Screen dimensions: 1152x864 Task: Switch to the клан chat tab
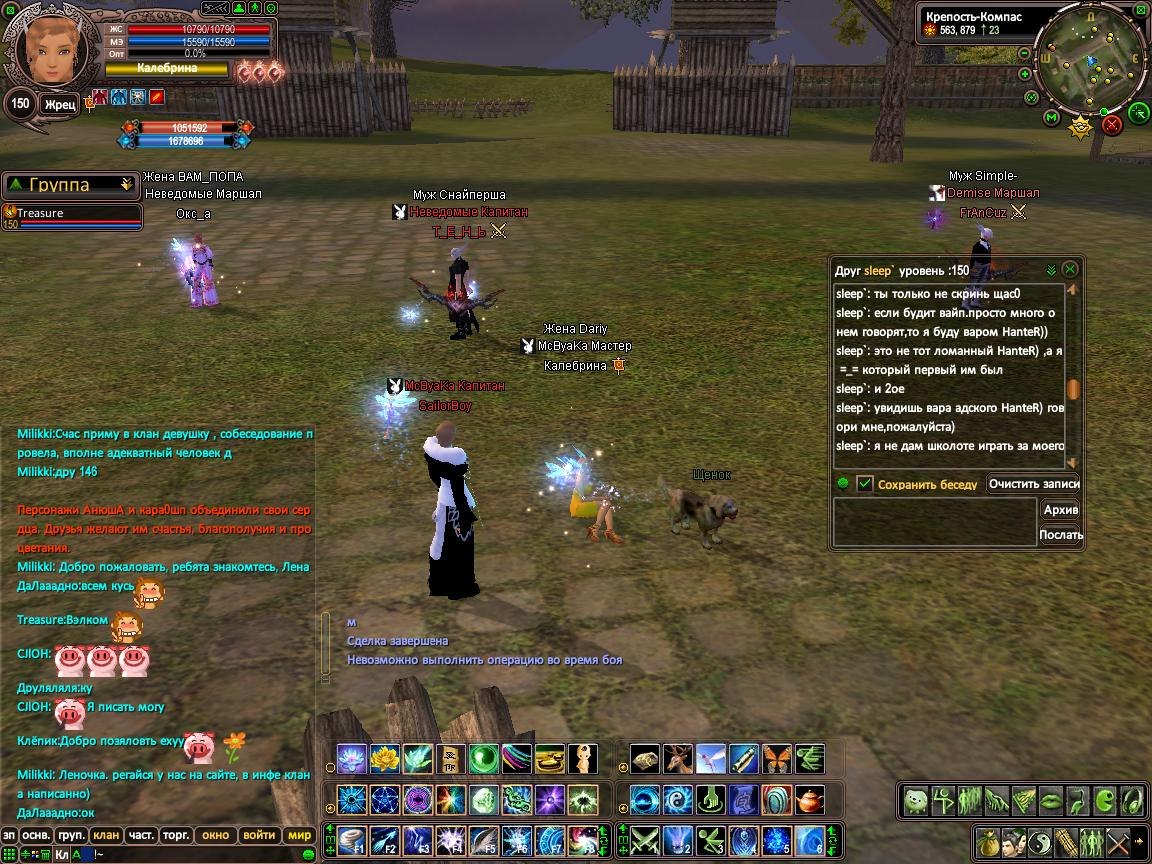(106, 835)
